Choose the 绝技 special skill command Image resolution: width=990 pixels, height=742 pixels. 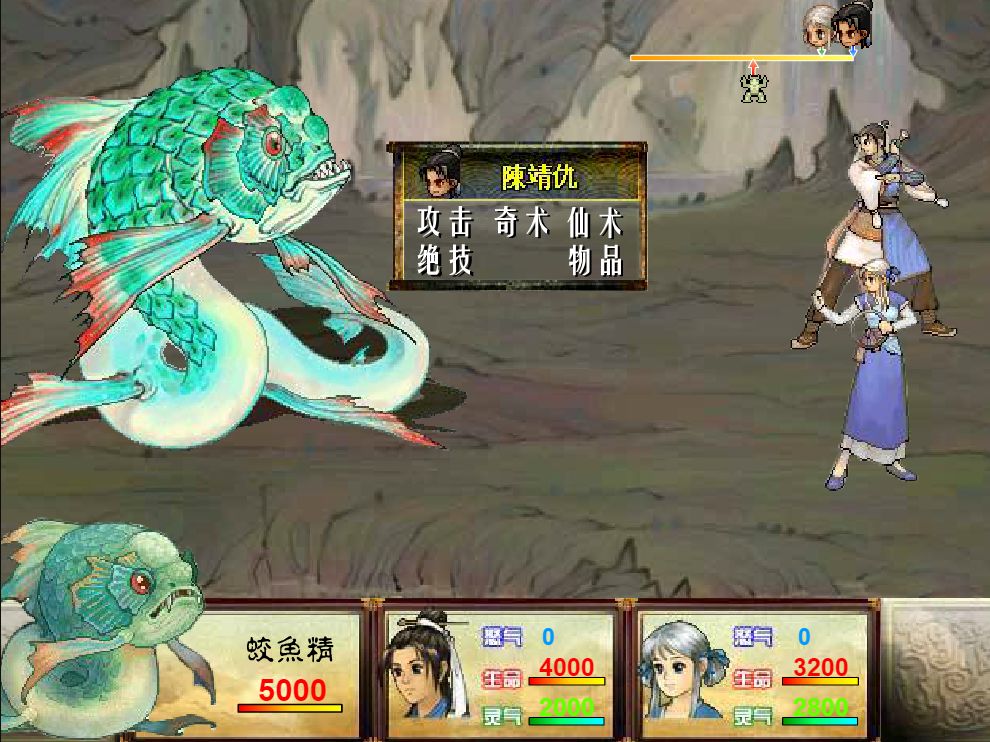pyautogui.click(x=445, y=261)
